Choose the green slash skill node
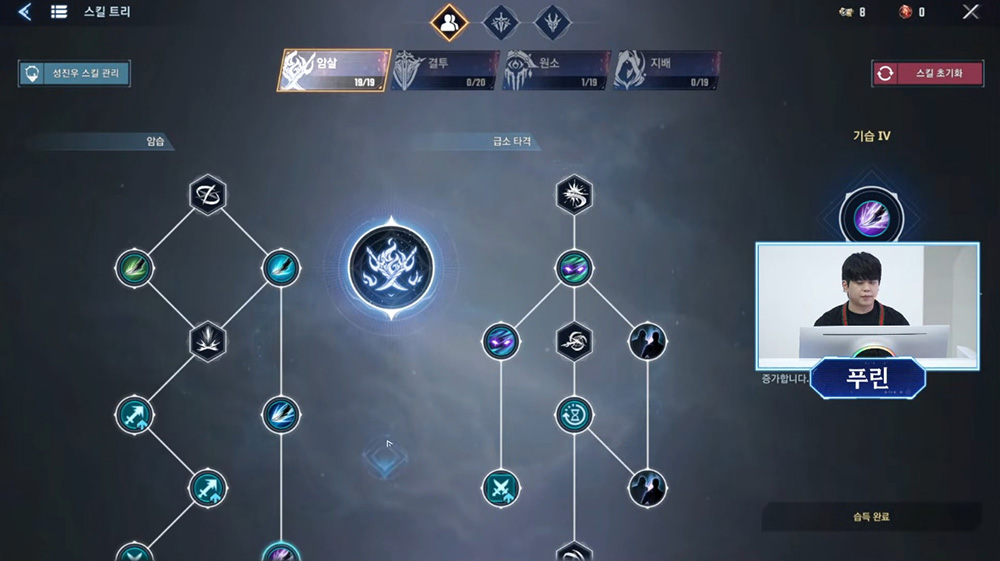The image size is (1000, 561). [134, 268]
